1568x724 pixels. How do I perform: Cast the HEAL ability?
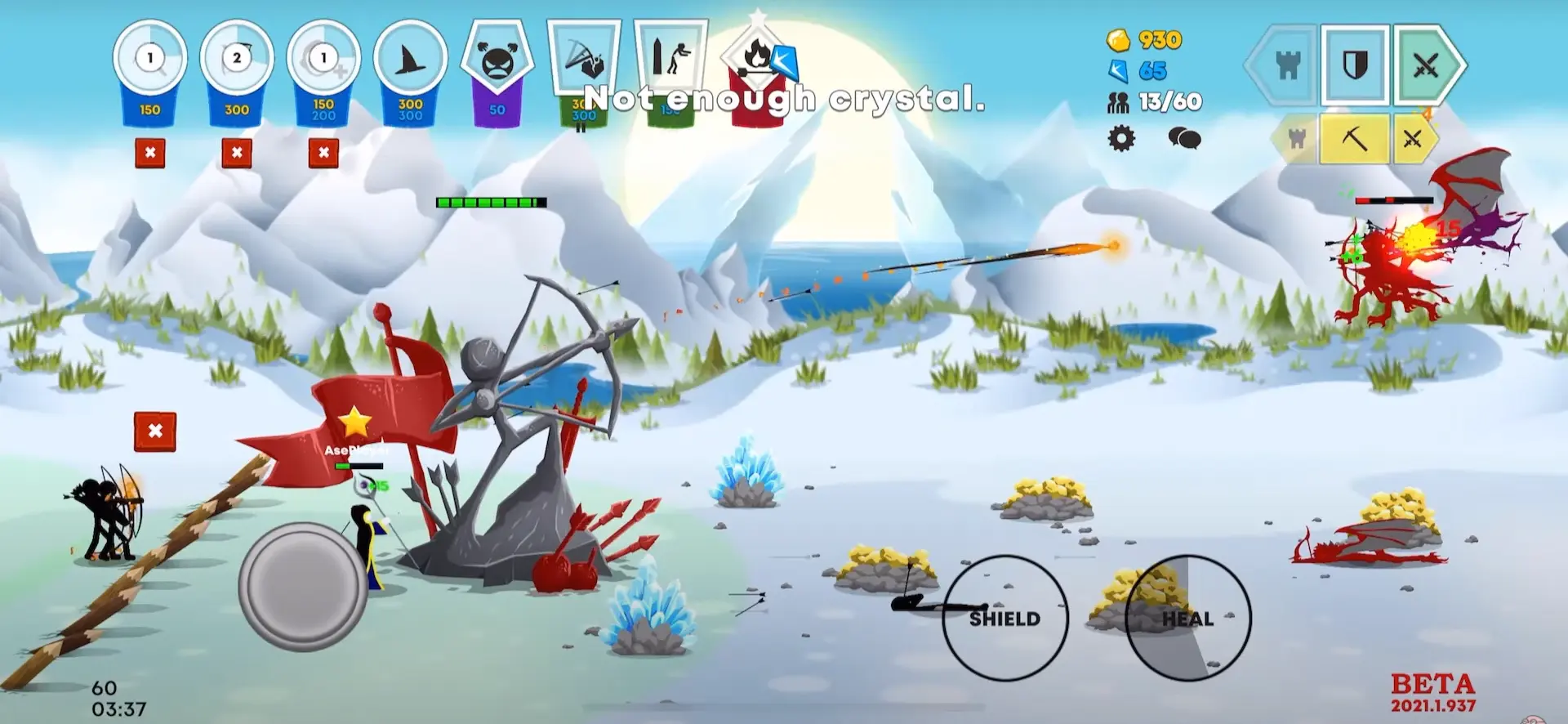[x=1187, y=618]
